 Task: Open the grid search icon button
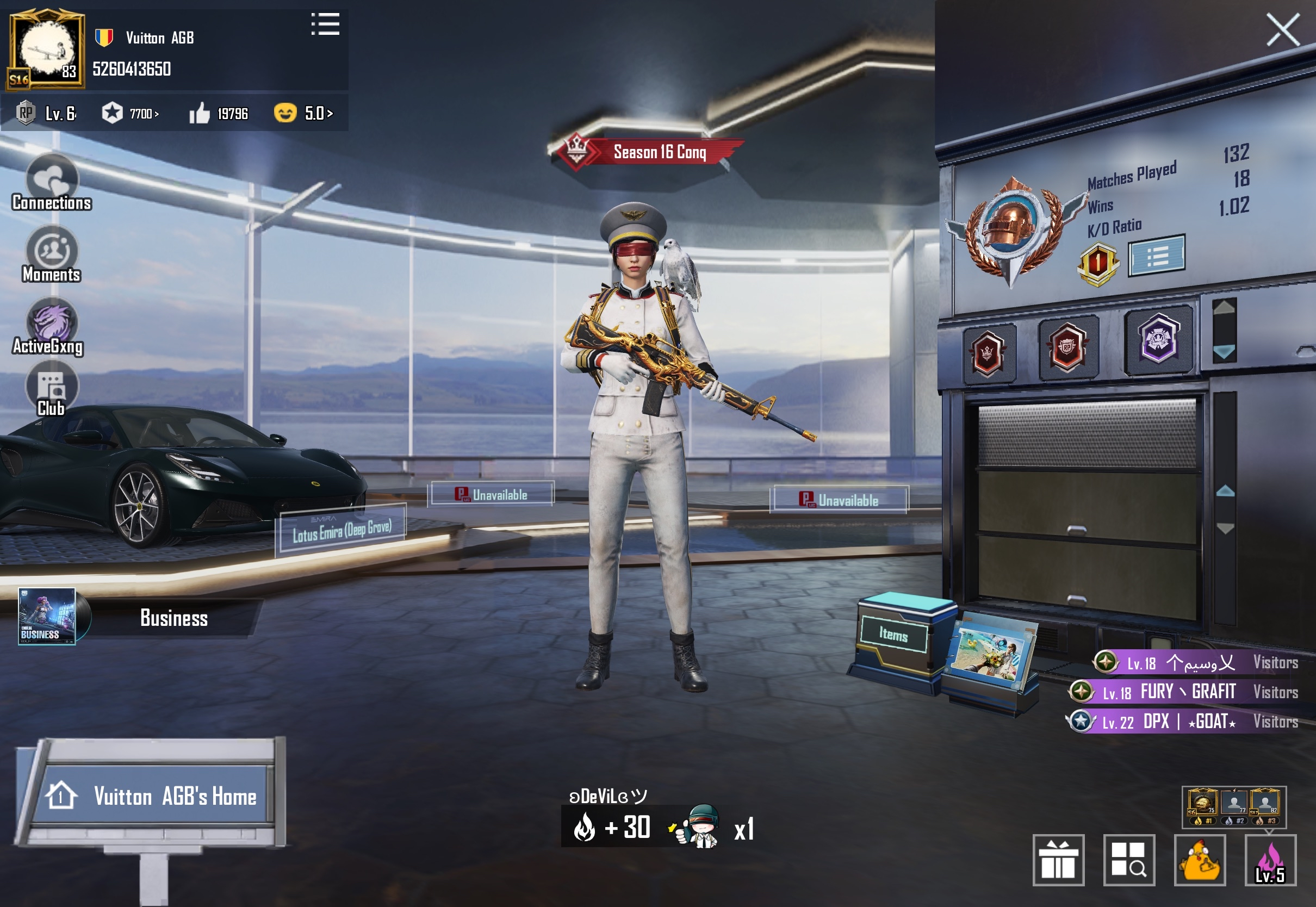click(1128, 860)
